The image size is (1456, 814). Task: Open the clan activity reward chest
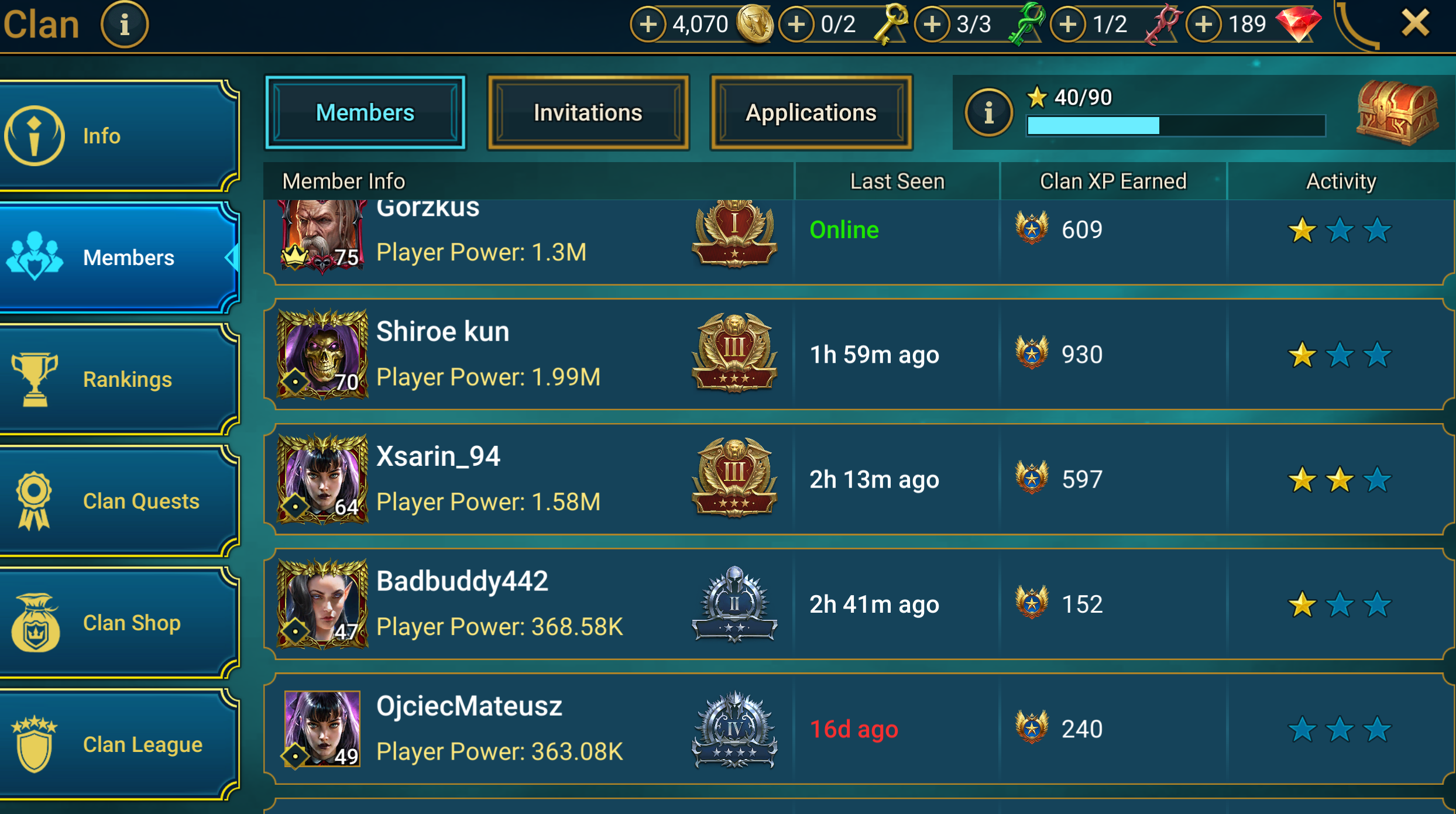point(1396,112)
